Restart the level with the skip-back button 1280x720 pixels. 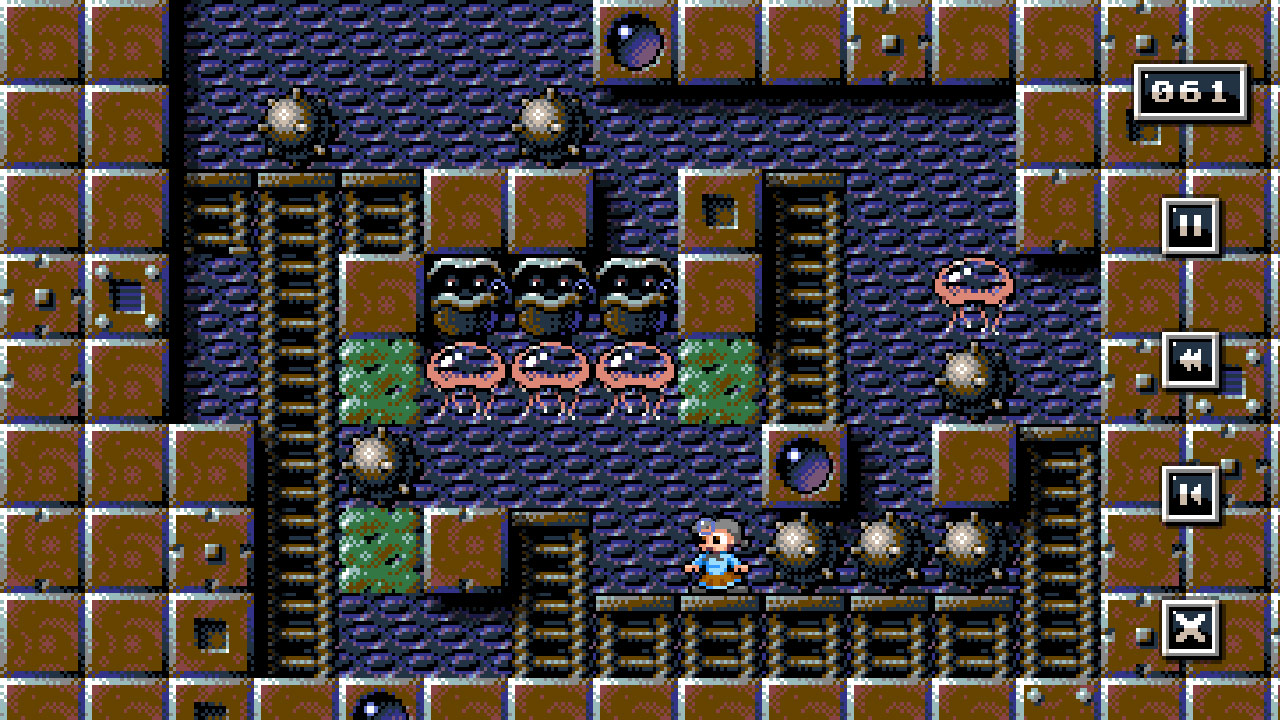[1190, 493]
